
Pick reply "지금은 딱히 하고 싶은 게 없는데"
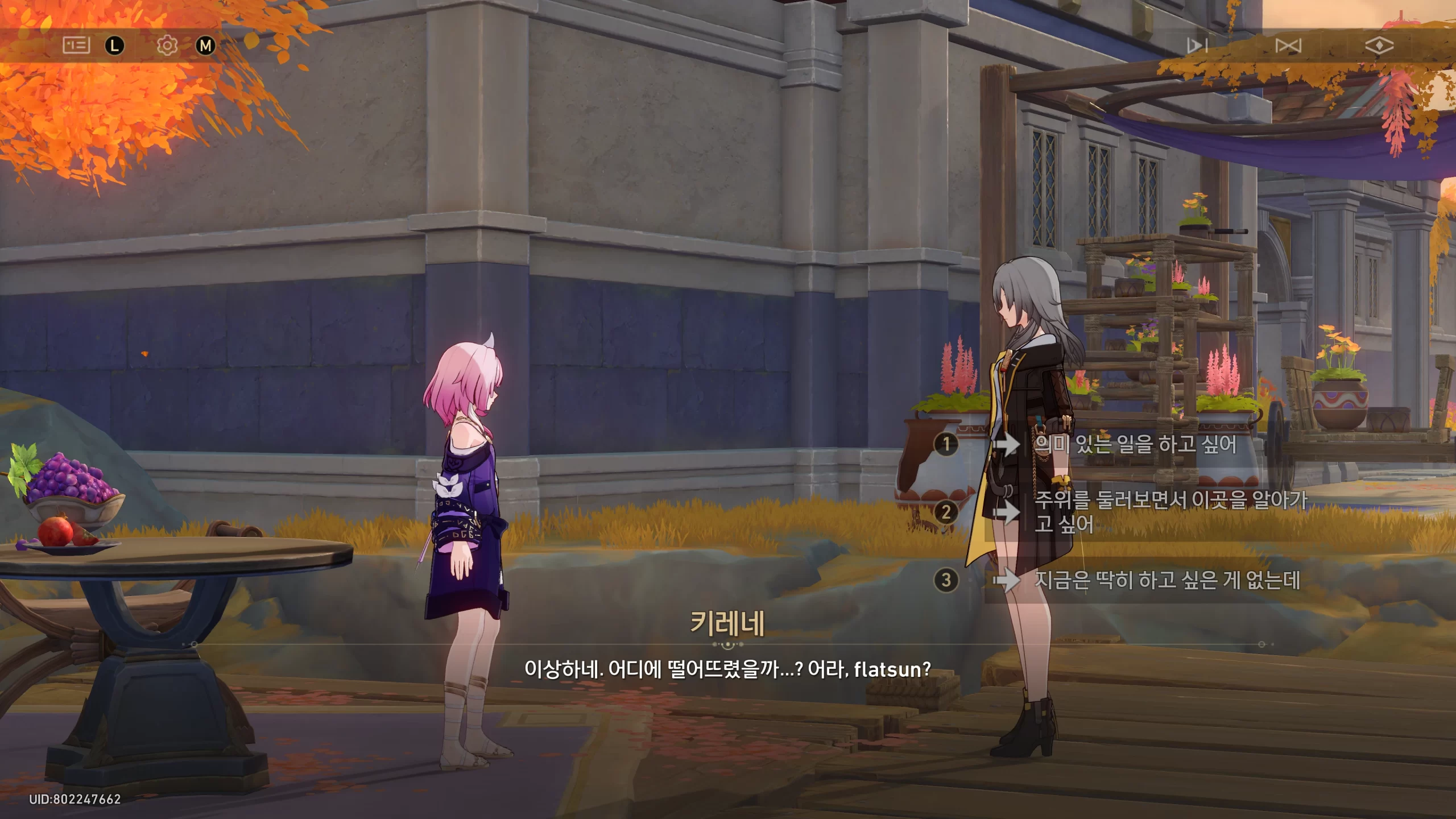pos(1166,580)
